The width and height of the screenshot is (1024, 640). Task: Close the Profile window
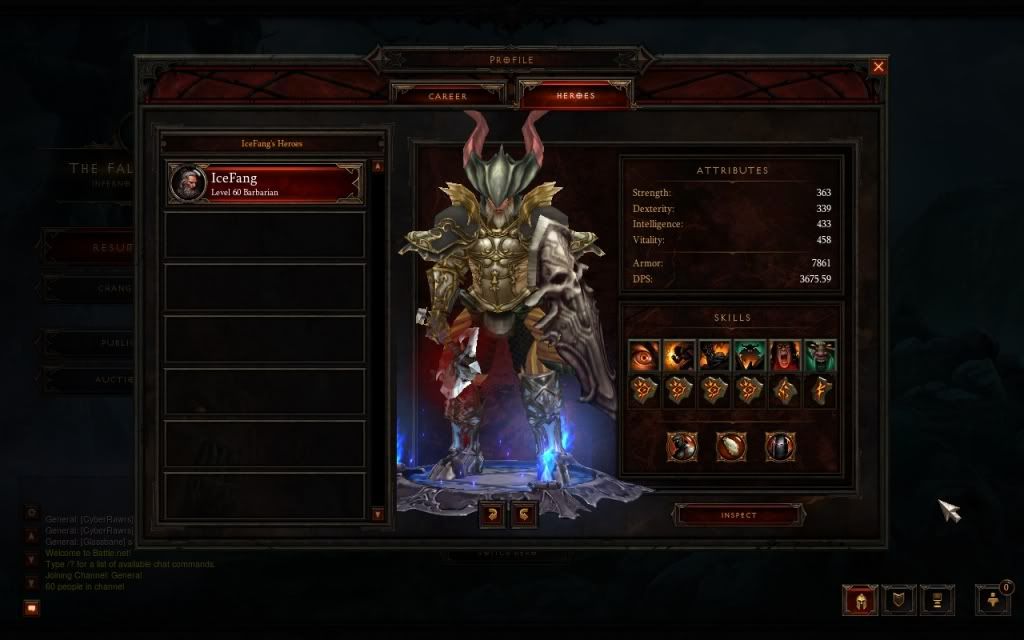point(878,67)
